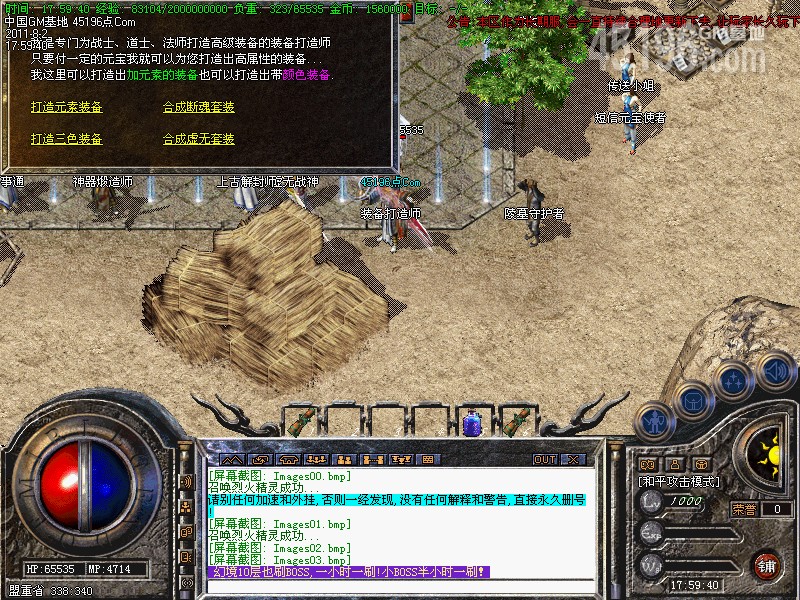Close the game with the X button

point(573,459)
